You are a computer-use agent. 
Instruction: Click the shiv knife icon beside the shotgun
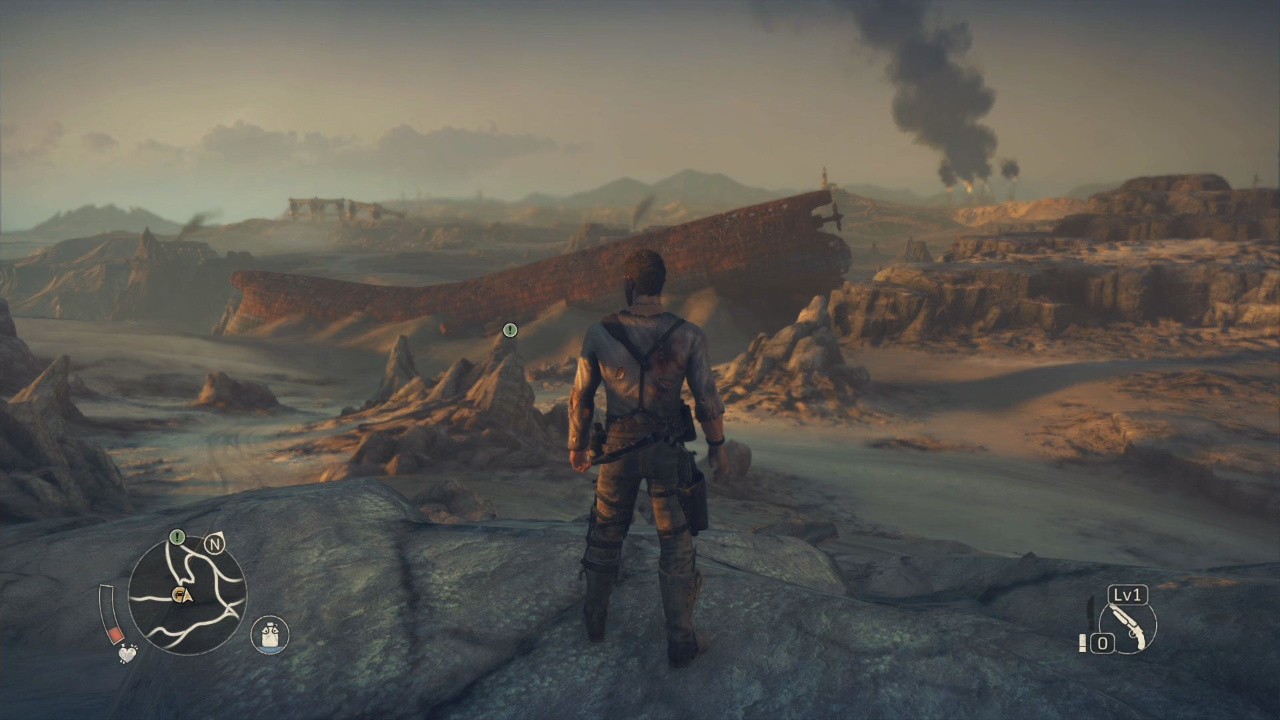coord(1090,614)
